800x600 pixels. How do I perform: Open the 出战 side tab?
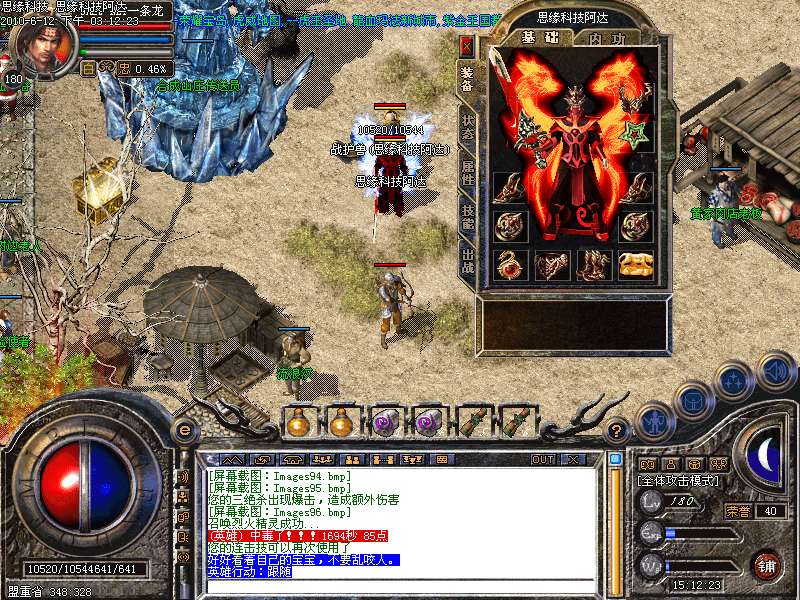tap(467, 261)
